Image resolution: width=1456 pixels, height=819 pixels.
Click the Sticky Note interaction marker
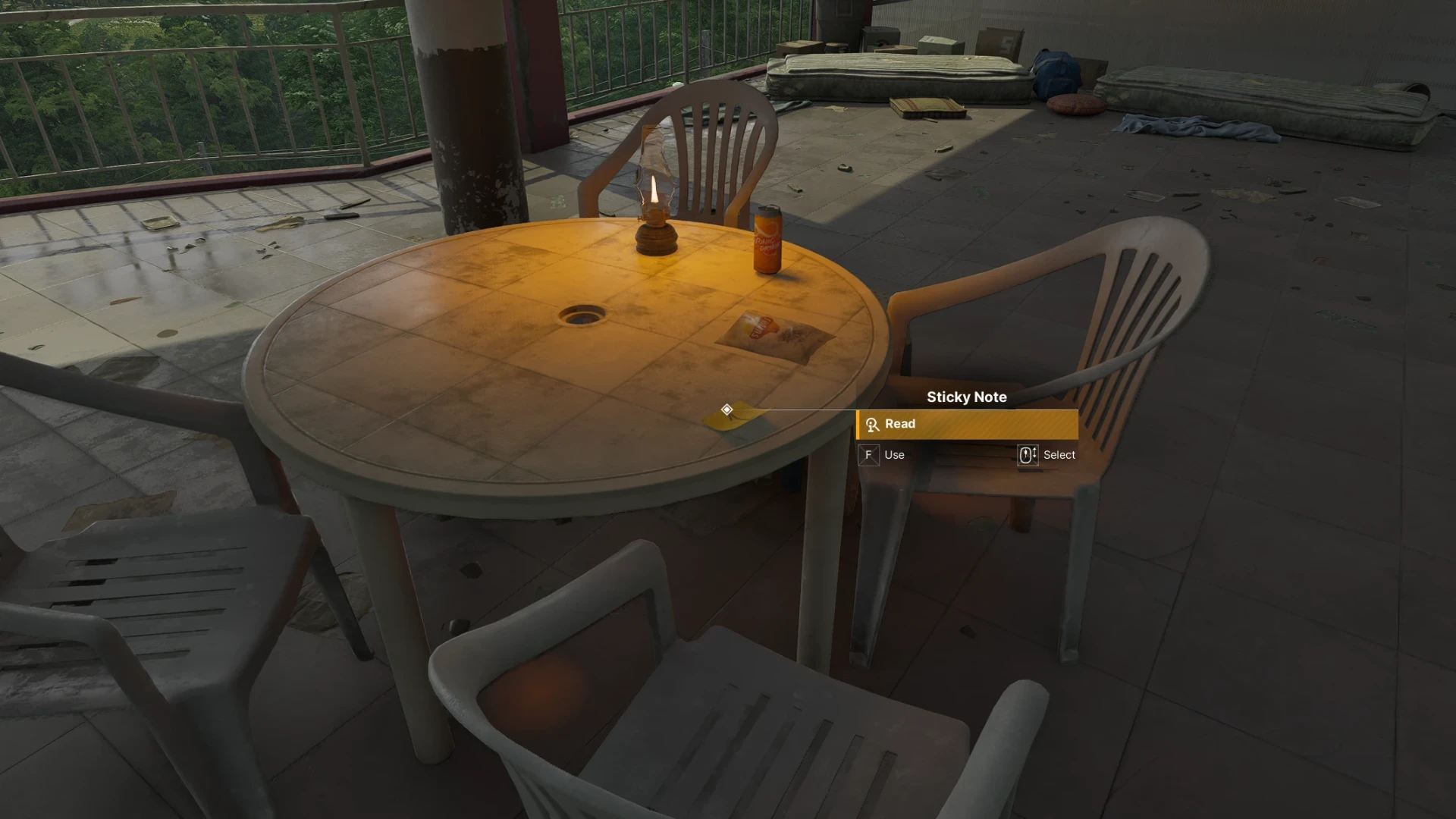tap(726, 410)
